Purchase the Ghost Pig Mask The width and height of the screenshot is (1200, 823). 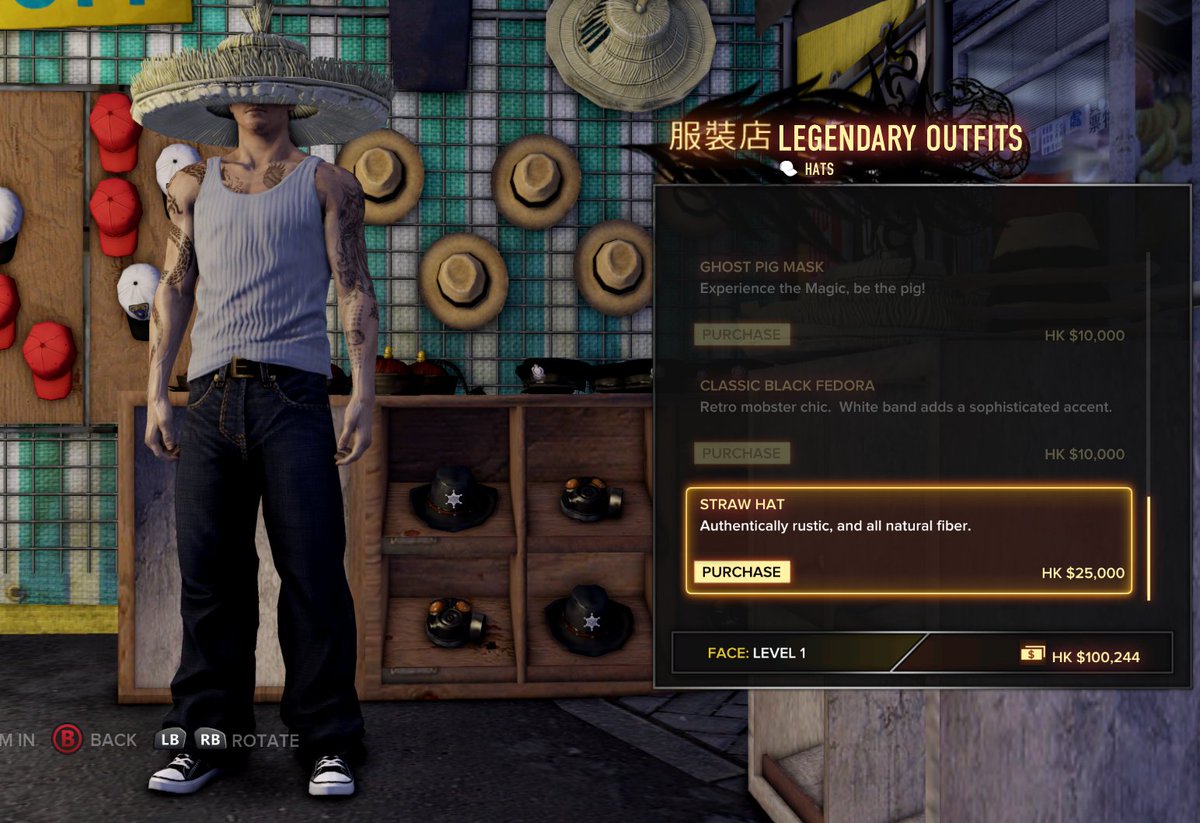pyautogui.click(x=741, y=335)
